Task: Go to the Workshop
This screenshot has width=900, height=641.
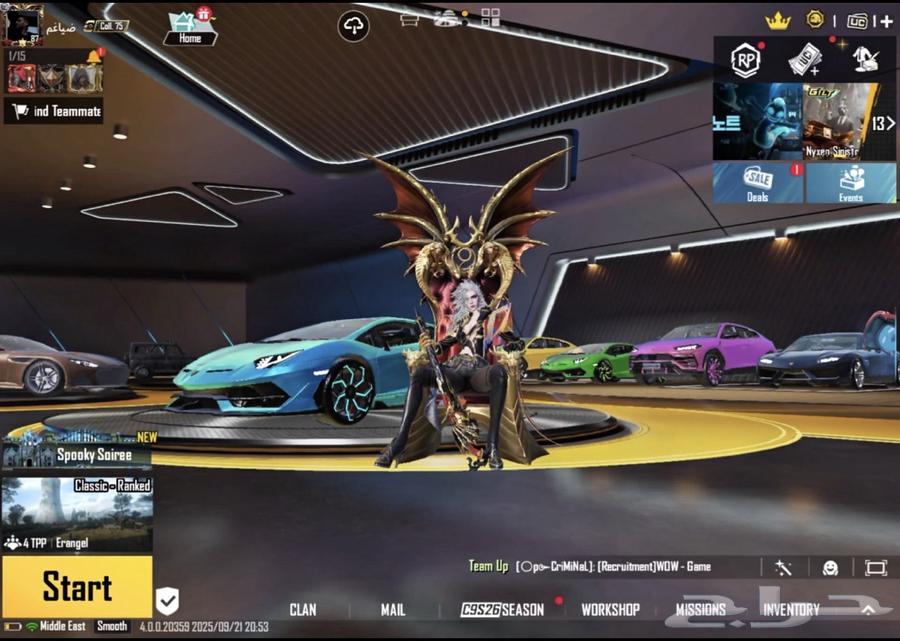Action: [610, 609]
